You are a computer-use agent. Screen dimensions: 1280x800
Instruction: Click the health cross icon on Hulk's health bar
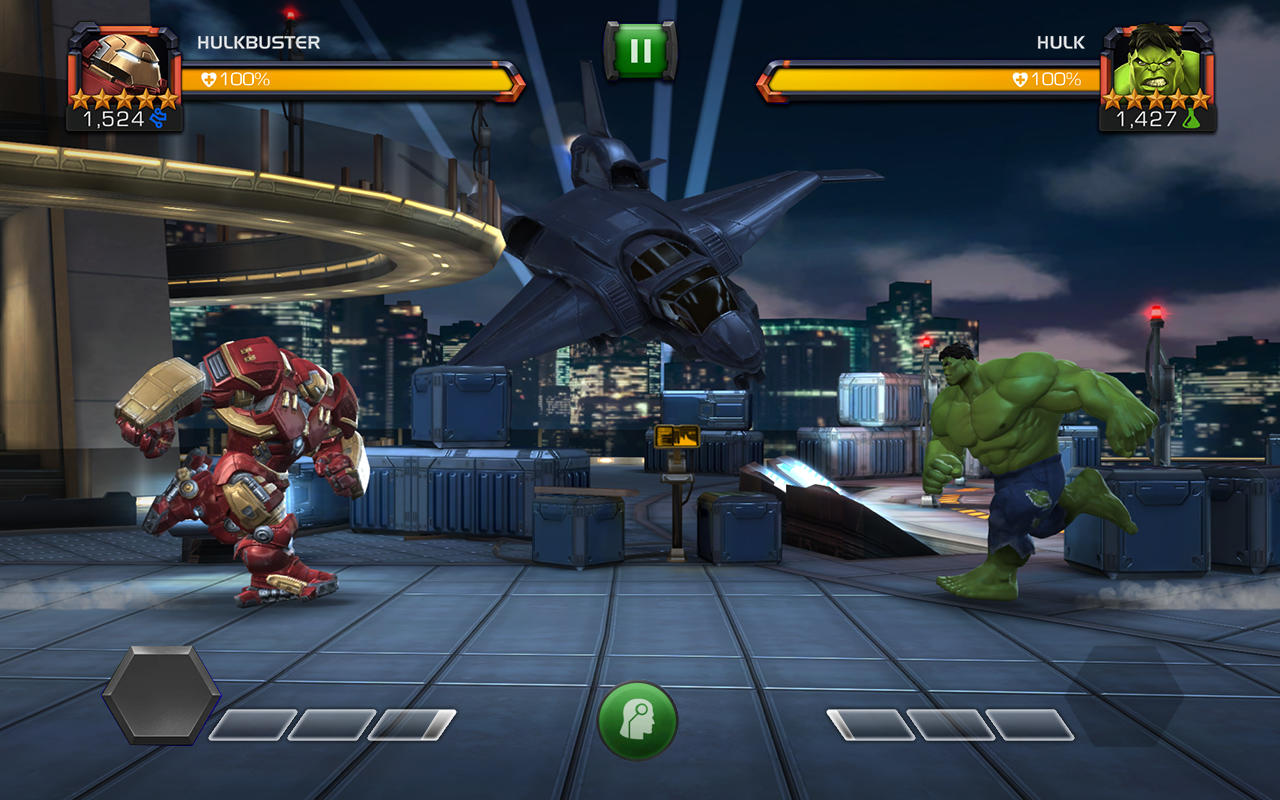click(x=1020, y=77)
